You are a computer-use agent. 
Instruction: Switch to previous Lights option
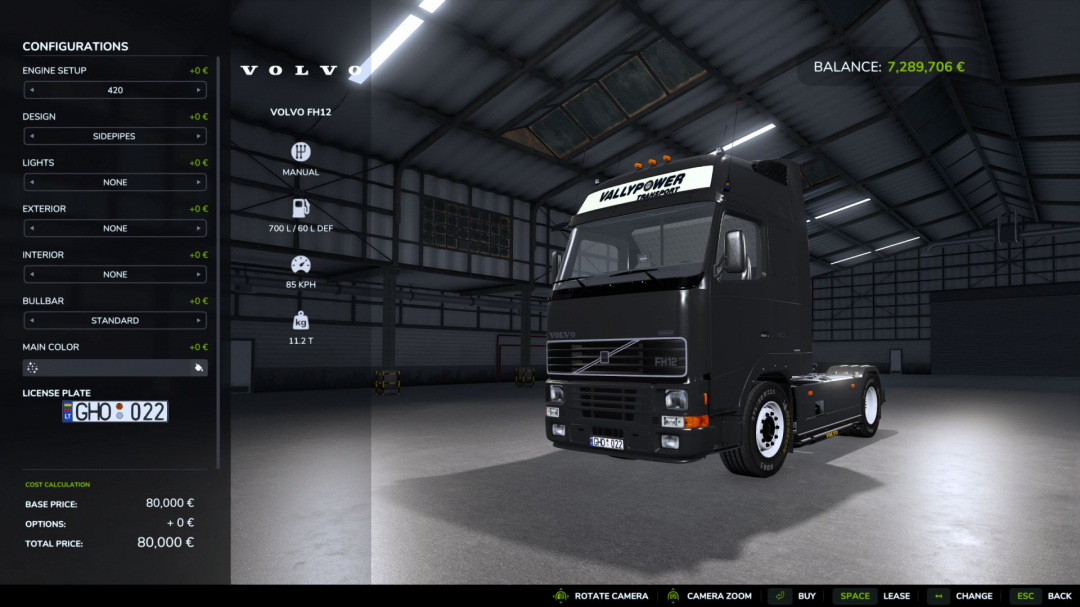click(31, 182)
